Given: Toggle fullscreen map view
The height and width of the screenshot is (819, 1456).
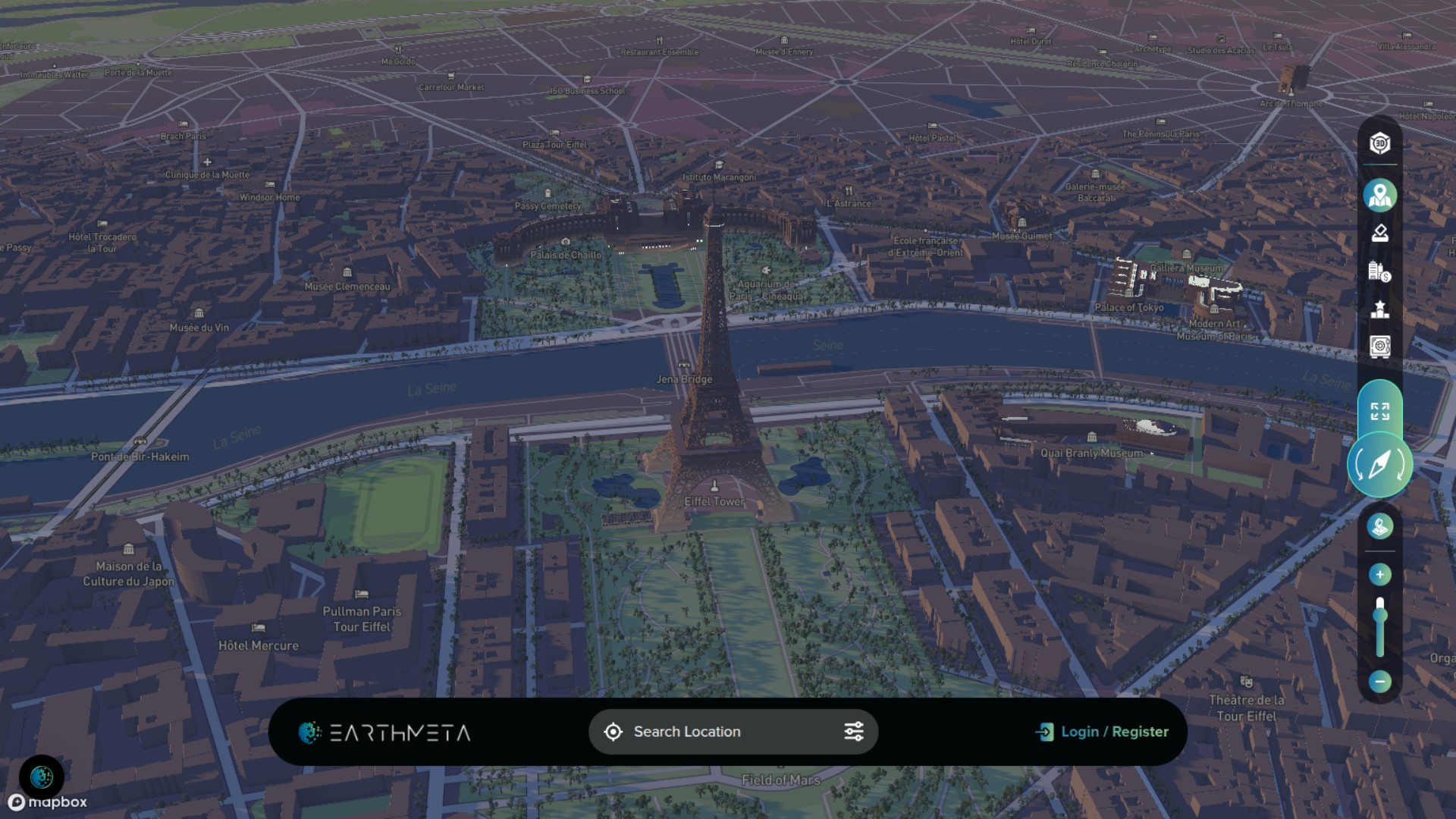Looking at the screenshot, I should pos(1380,412).
